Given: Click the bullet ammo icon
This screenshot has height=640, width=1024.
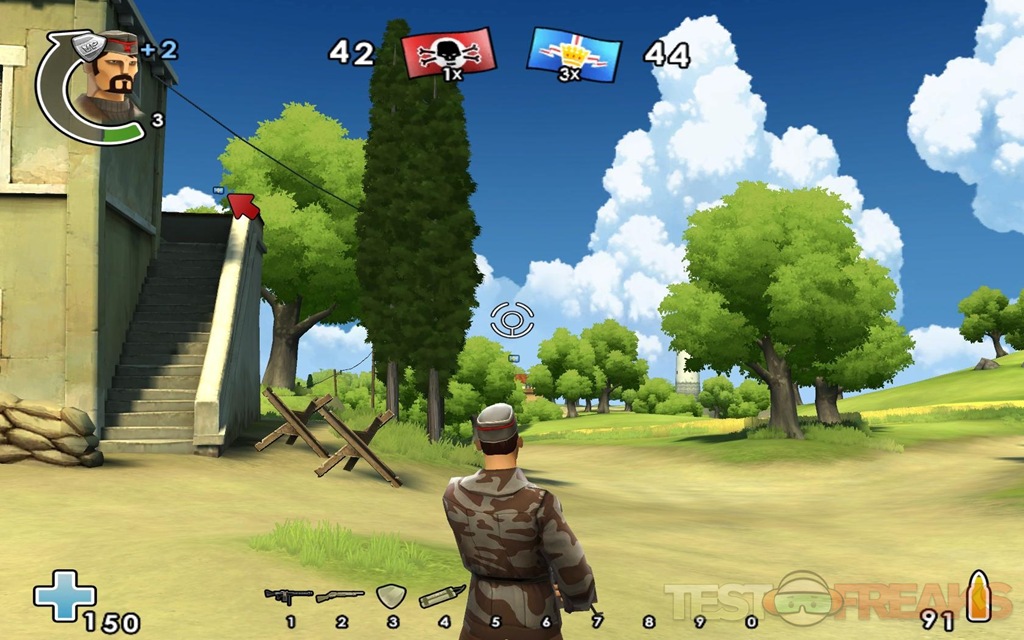Looking at the screenshot, I should (x=977, y=597).
